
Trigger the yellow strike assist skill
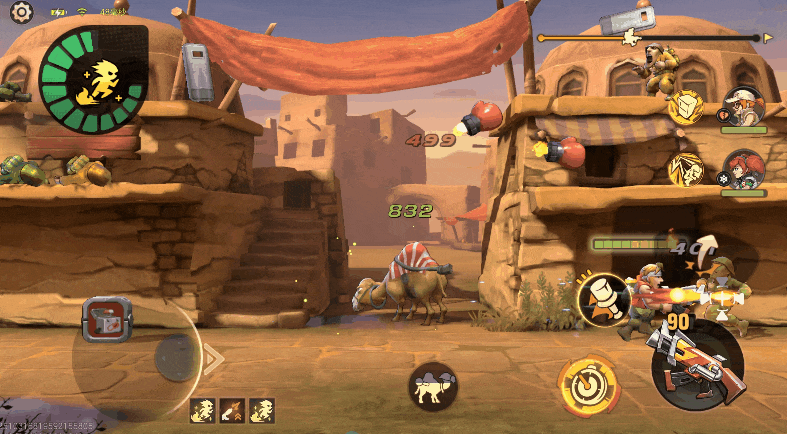pyautogui.click(x=685, y=169)
